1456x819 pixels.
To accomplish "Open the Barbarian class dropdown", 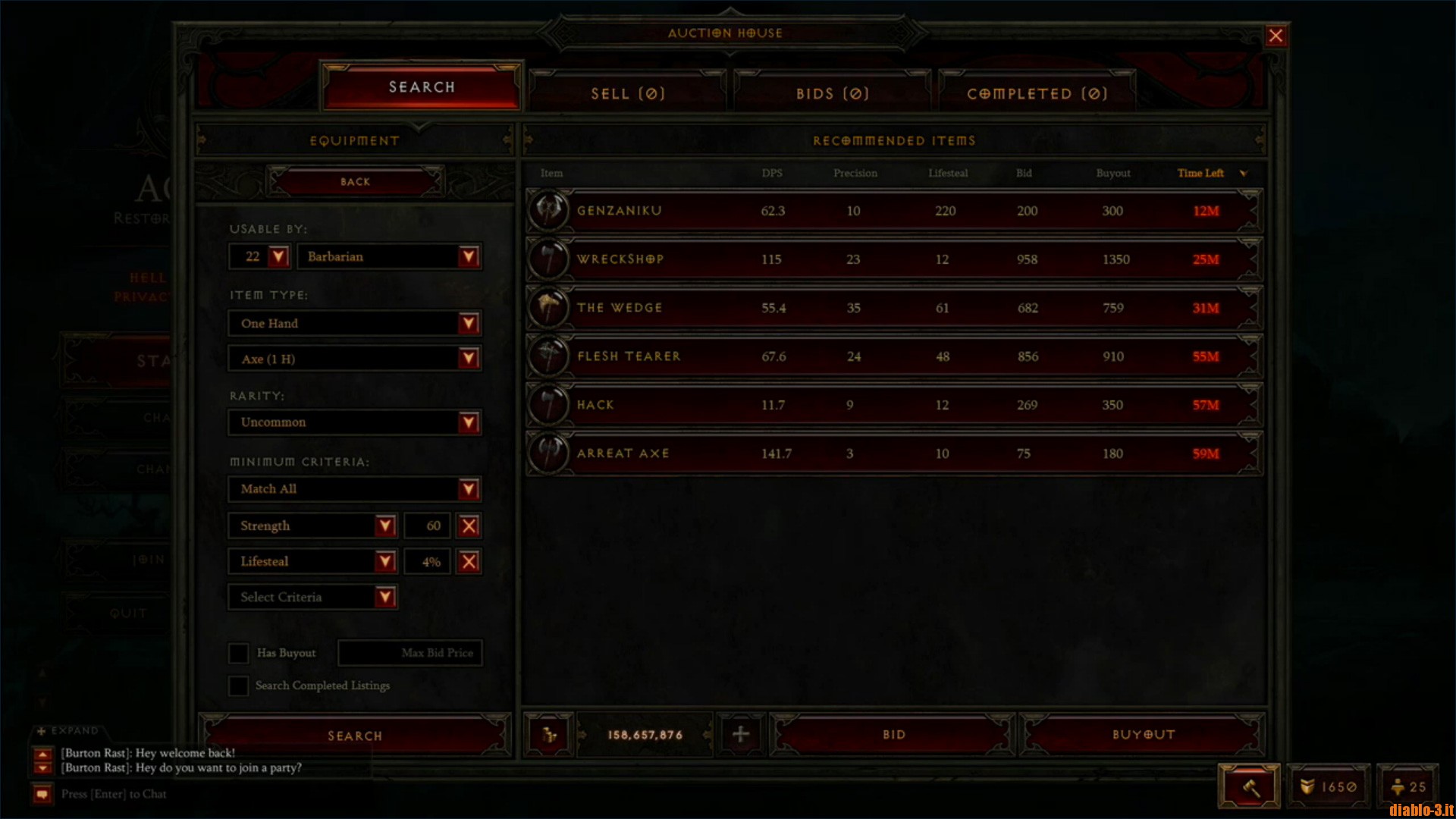I will [x=389, y=256].
